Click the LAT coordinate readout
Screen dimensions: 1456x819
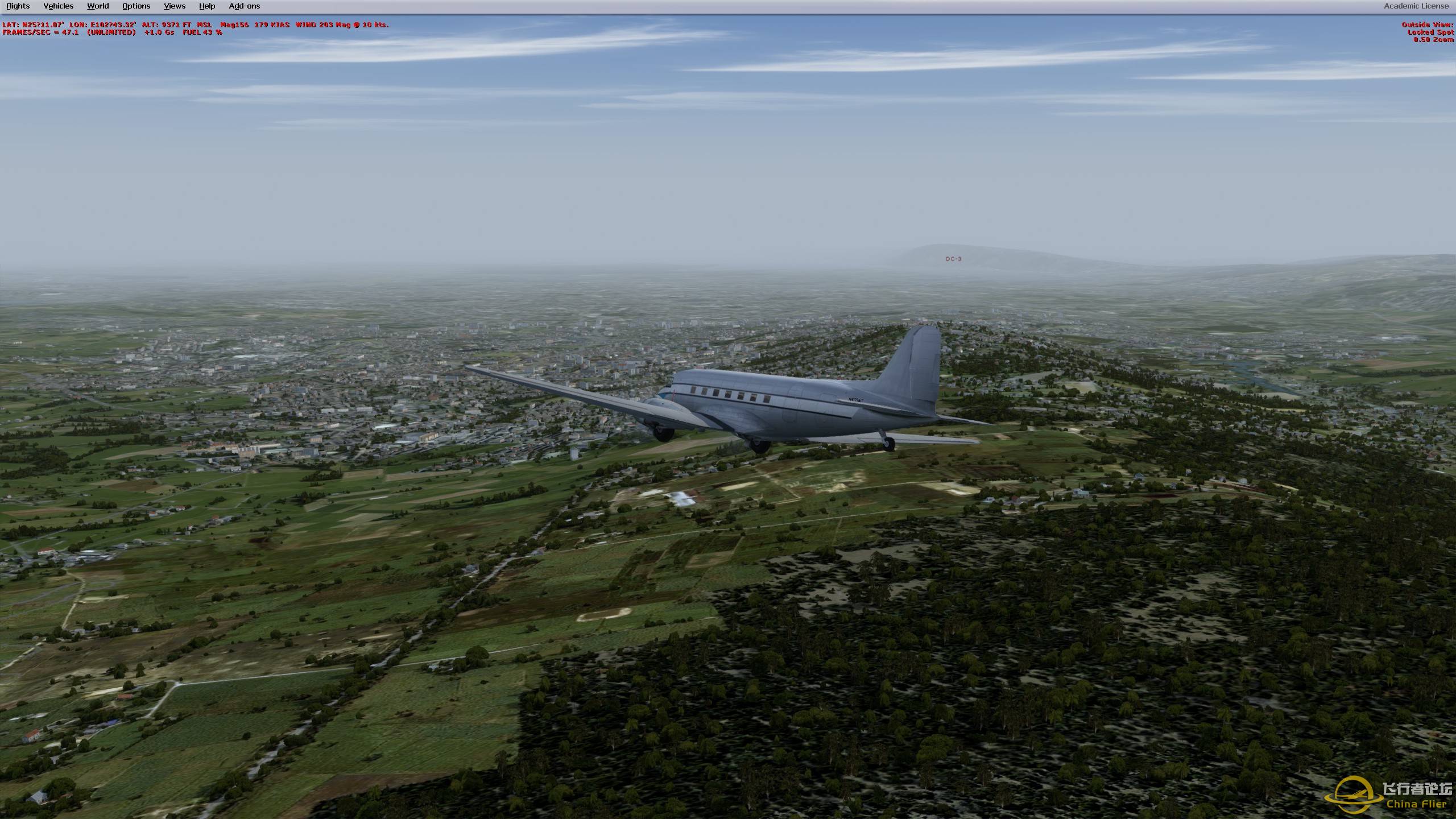34,25
